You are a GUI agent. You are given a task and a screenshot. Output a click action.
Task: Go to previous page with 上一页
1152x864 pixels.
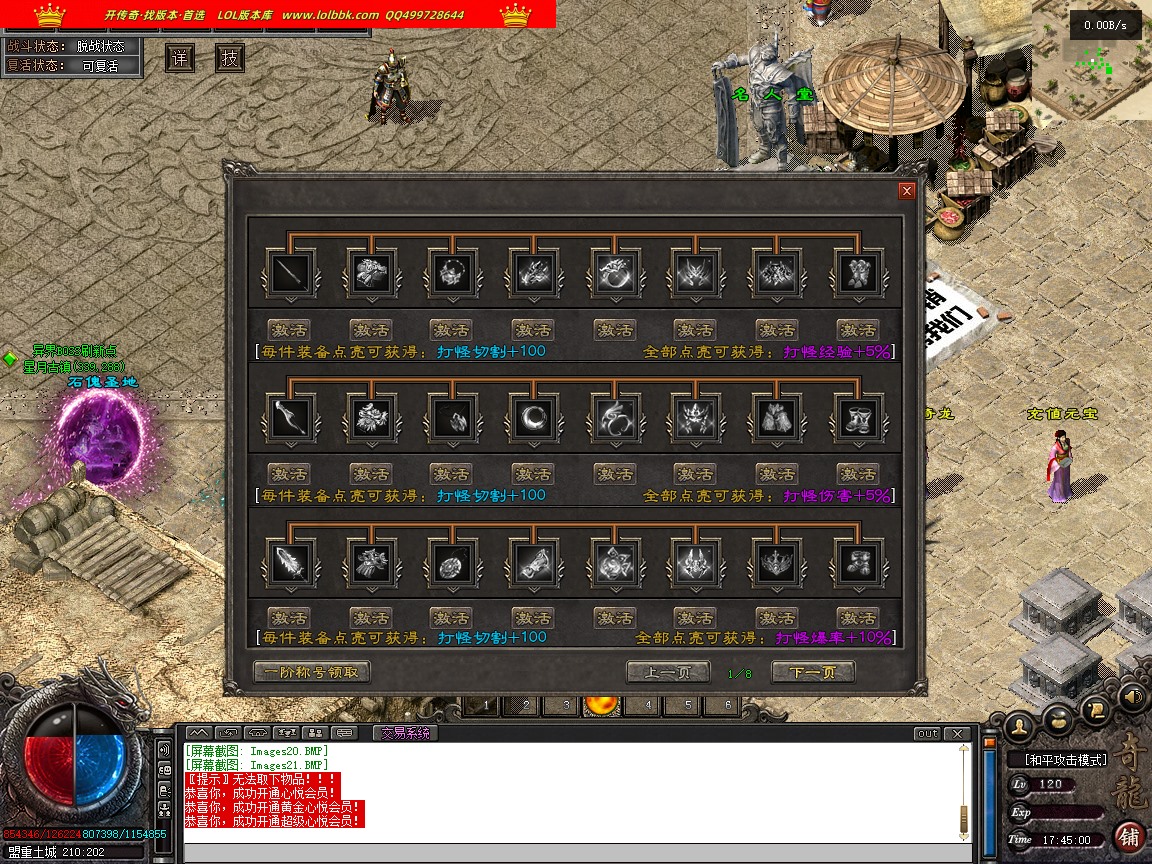[x=667, y=672]
